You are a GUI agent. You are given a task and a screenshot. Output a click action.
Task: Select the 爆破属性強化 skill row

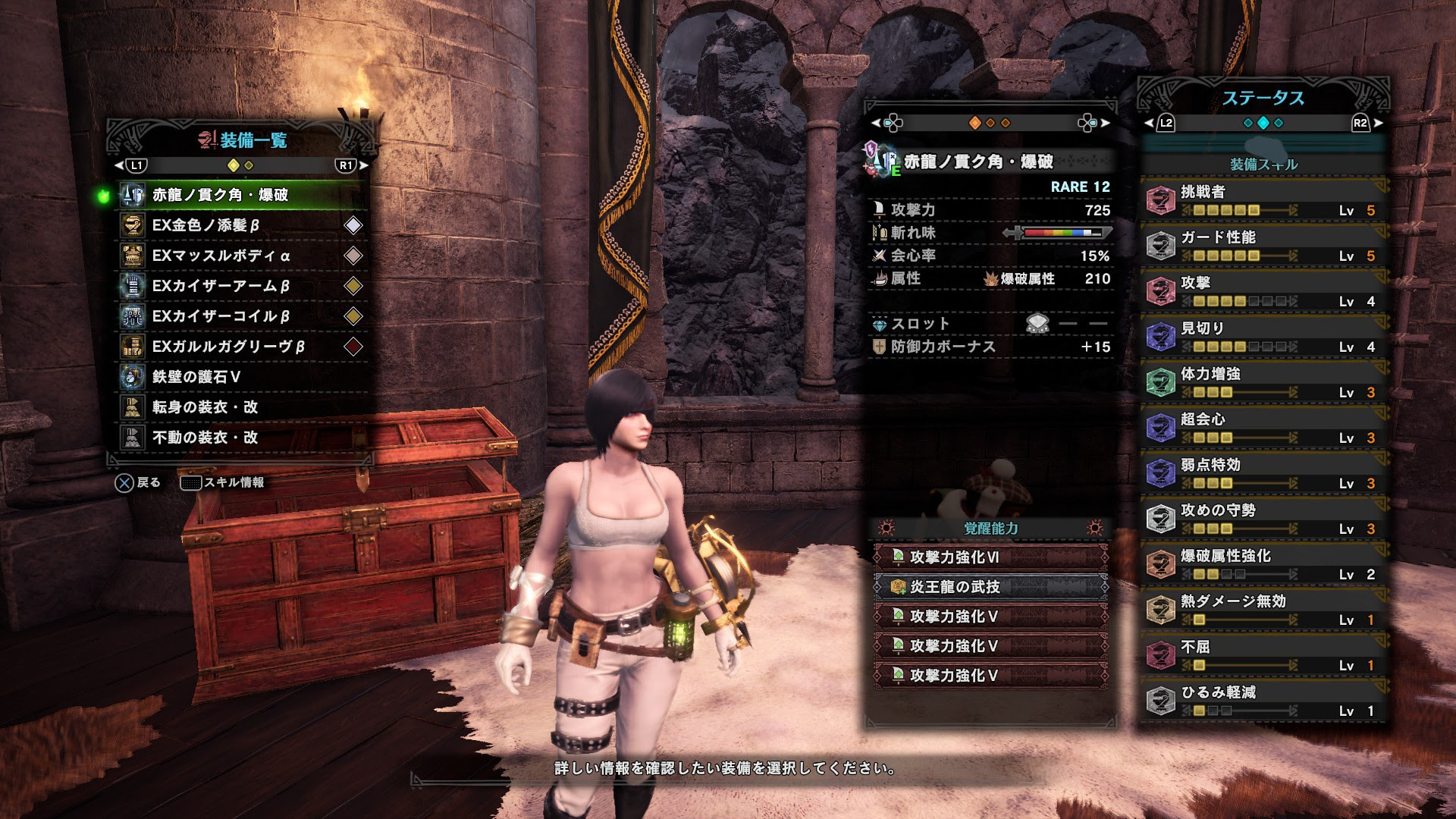[1263, 564]
